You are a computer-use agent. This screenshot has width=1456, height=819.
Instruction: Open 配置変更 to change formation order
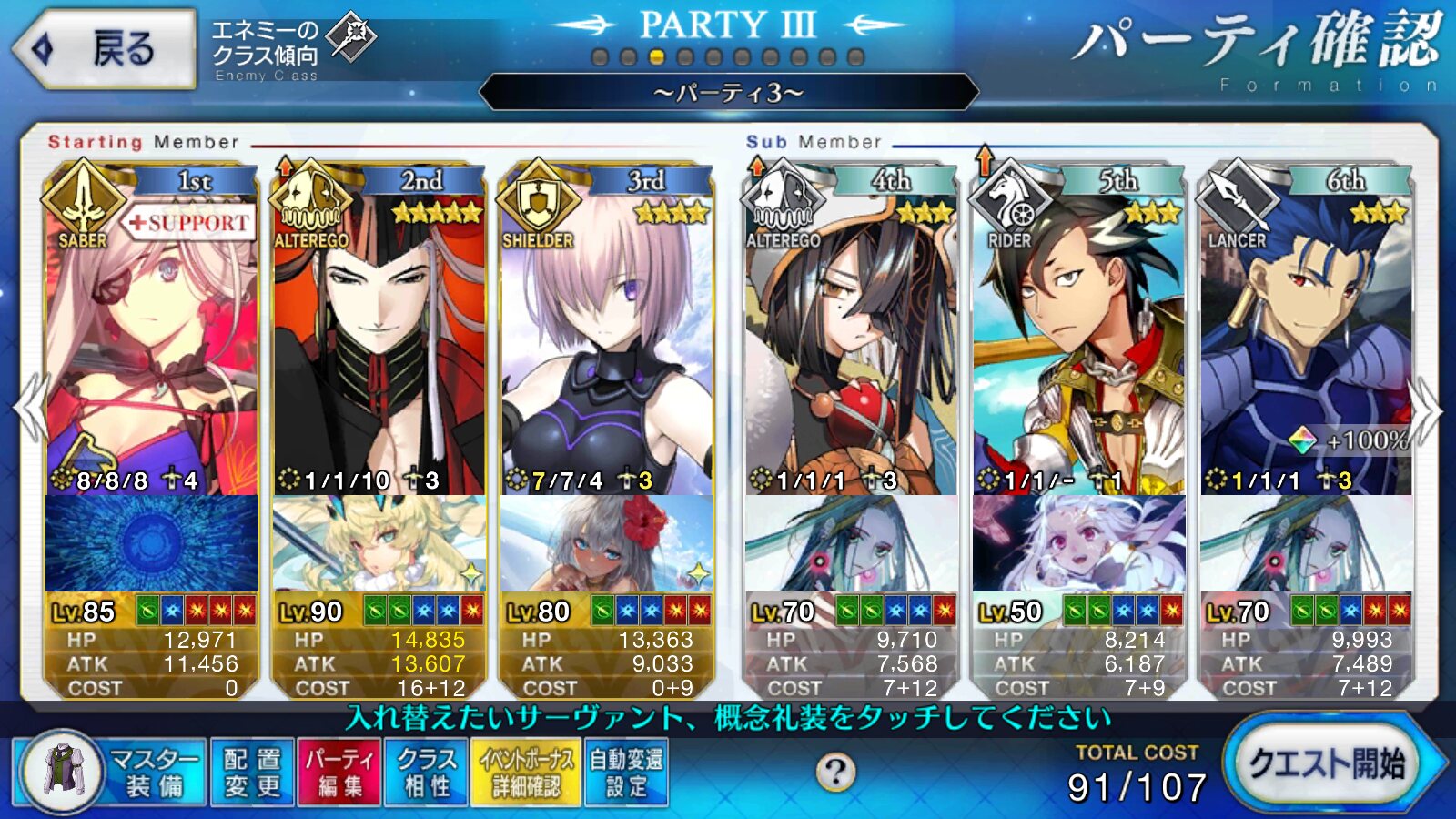tap(252, 773)
